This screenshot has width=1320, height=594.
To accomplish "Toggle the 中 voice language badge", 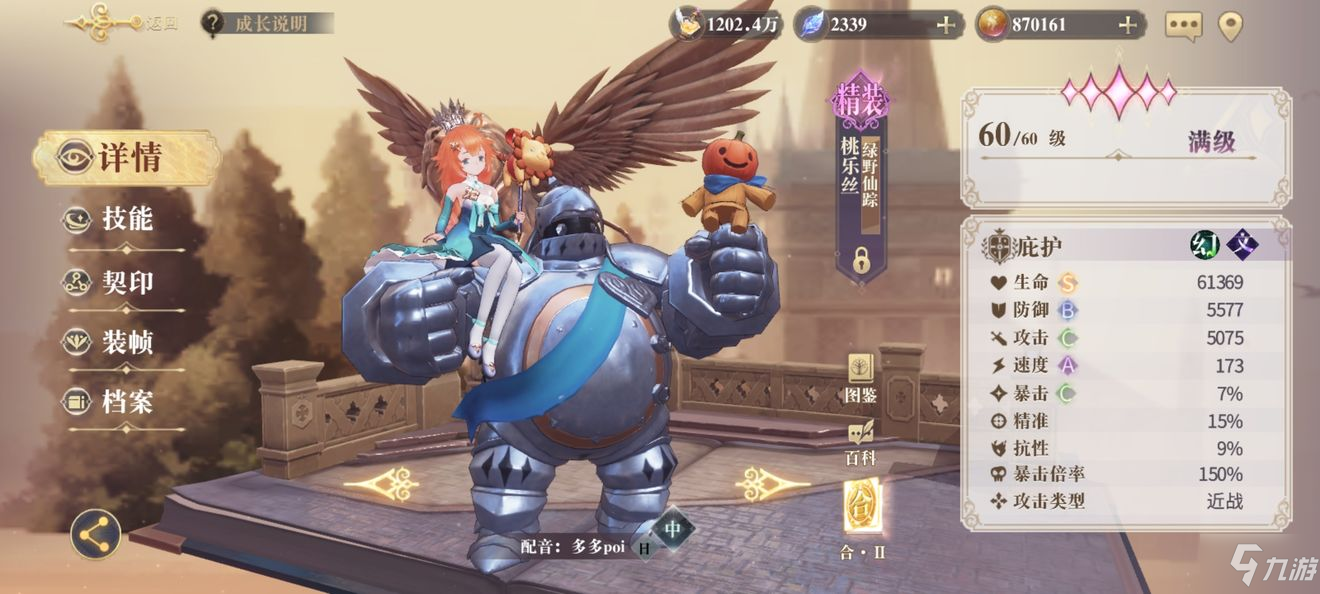I will [675, 528].
